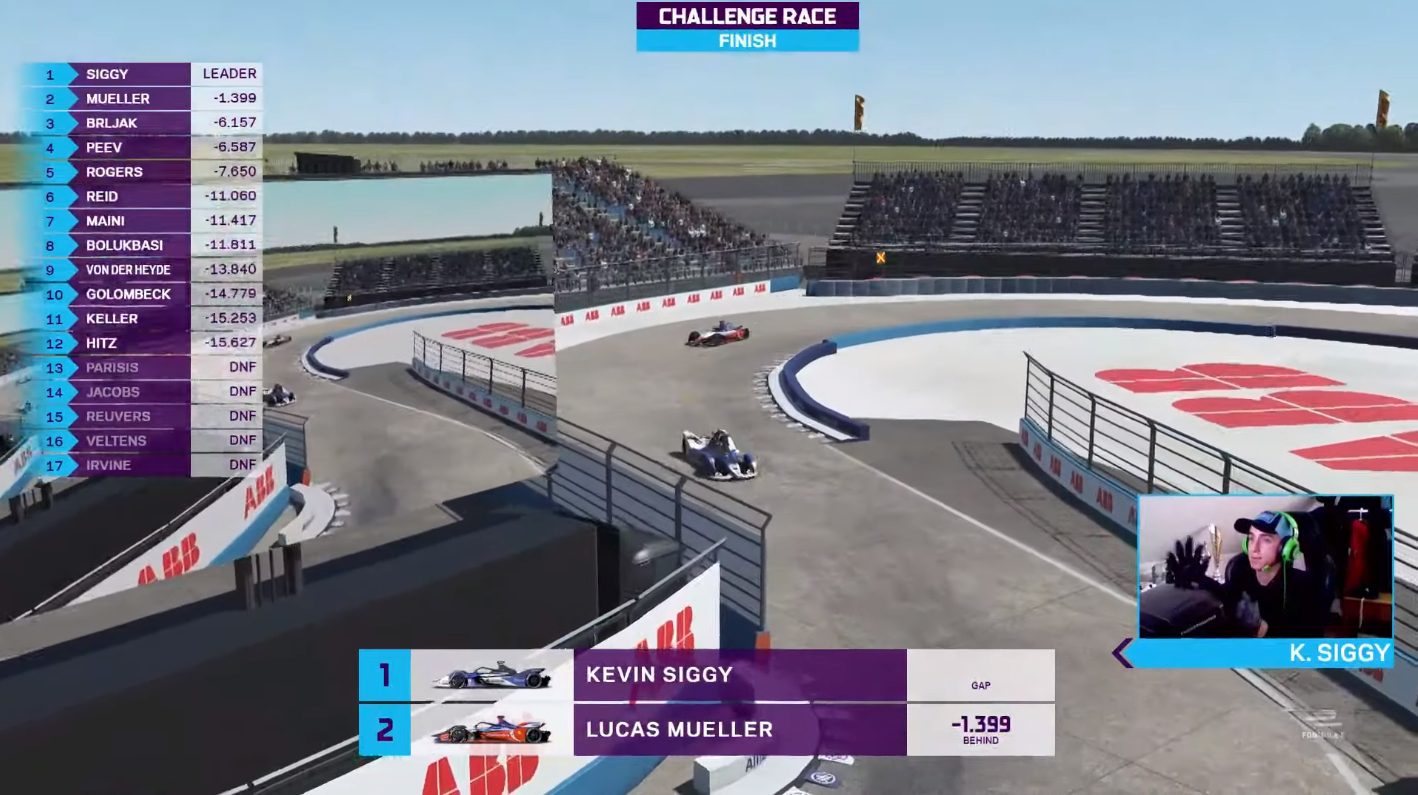Select Keller in the standings list
The width and height of the screenshot is (1418, 795).
point(140,319)
